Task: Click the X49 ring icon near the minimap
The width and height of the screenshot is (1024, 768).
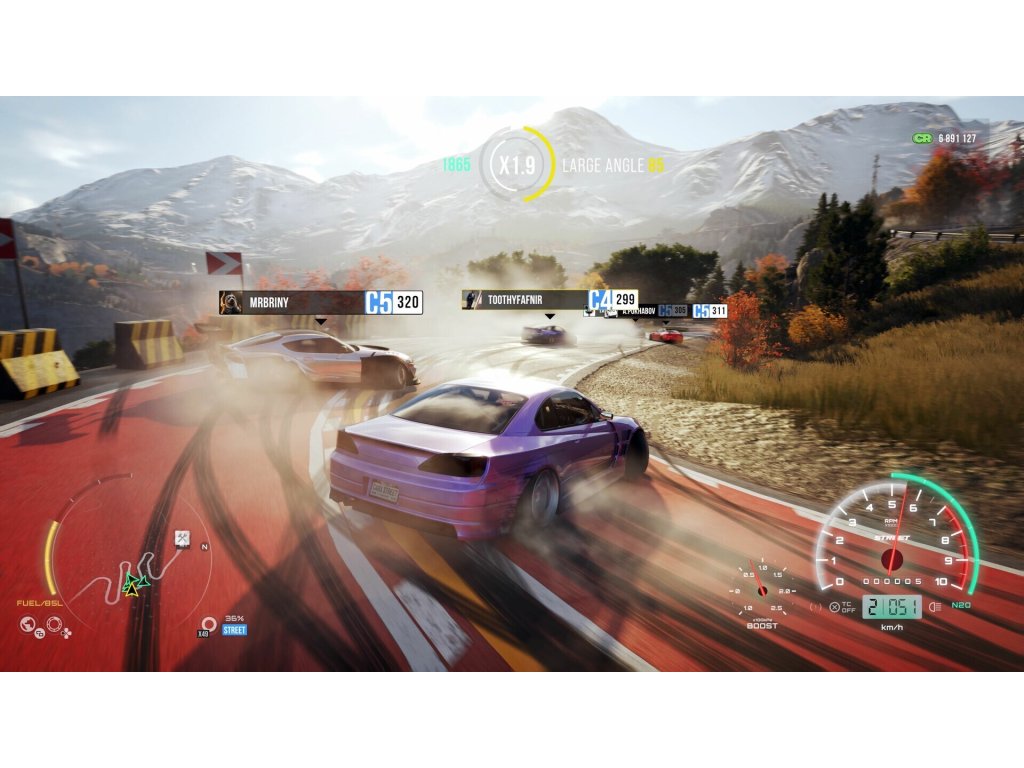Action: click(207, 624)
